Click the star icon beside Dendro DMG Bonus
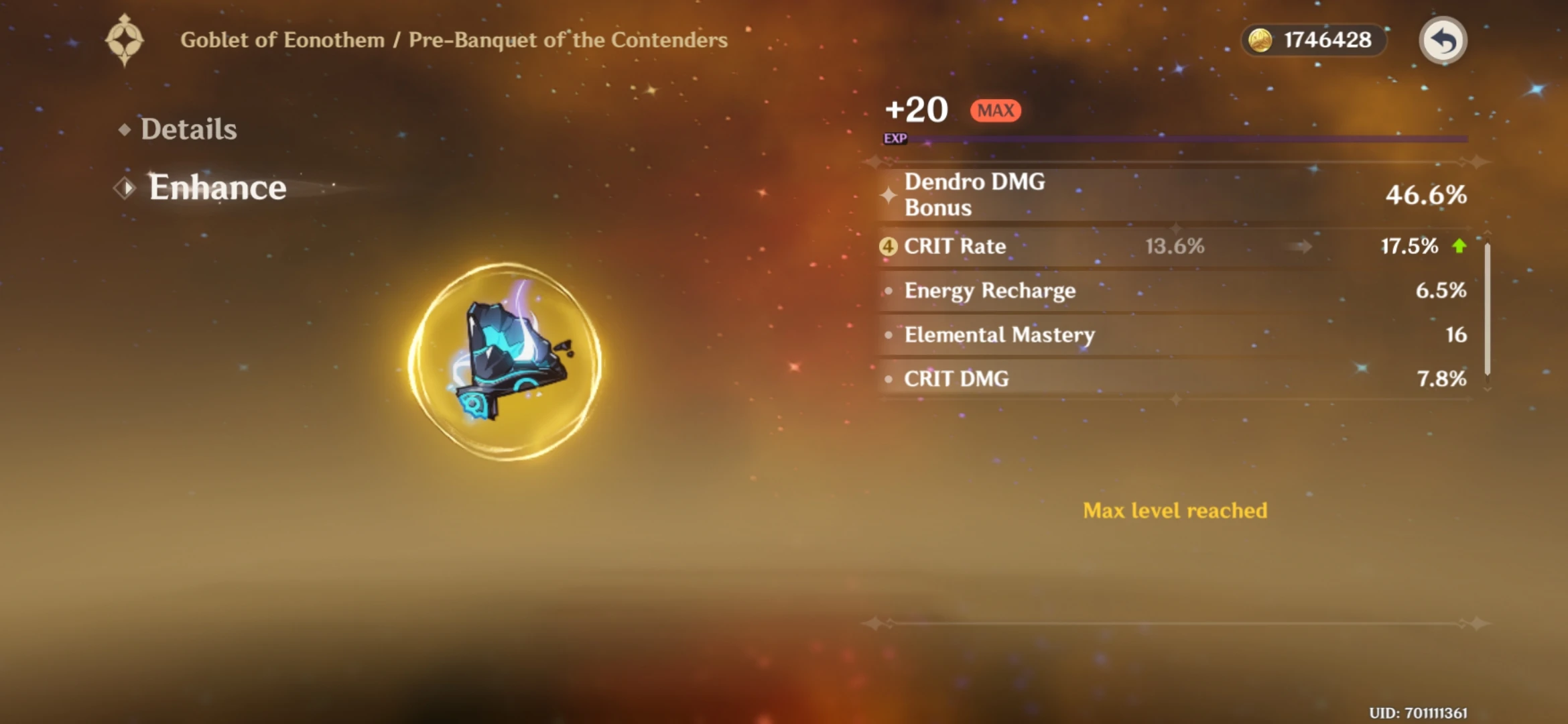This screenshot has height=724, width=1568. click(x=888, y=194)
